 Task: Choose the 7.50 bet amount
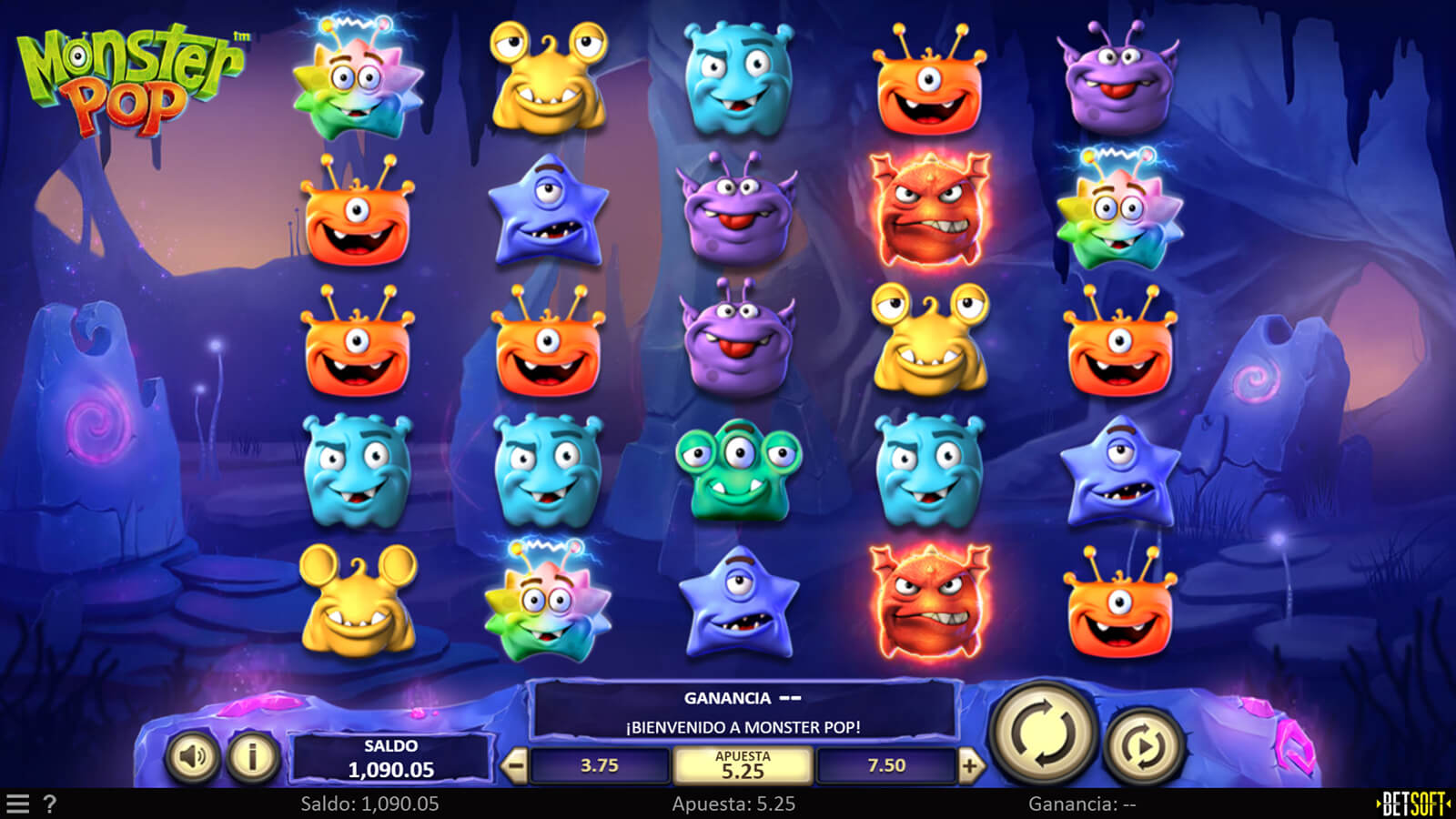[886, 766]
